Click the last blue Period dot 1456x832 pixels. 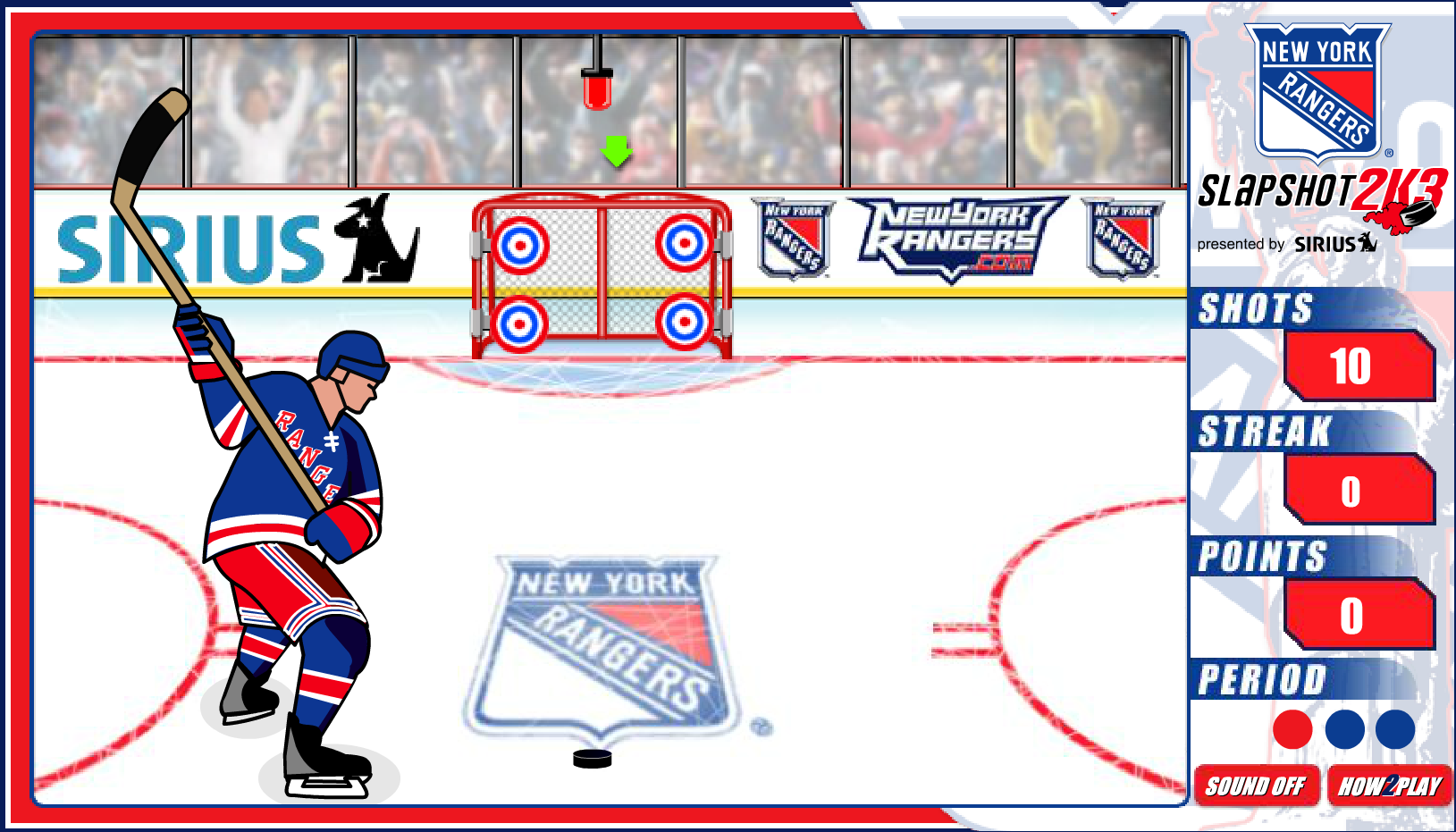(x=1394, y=727)
